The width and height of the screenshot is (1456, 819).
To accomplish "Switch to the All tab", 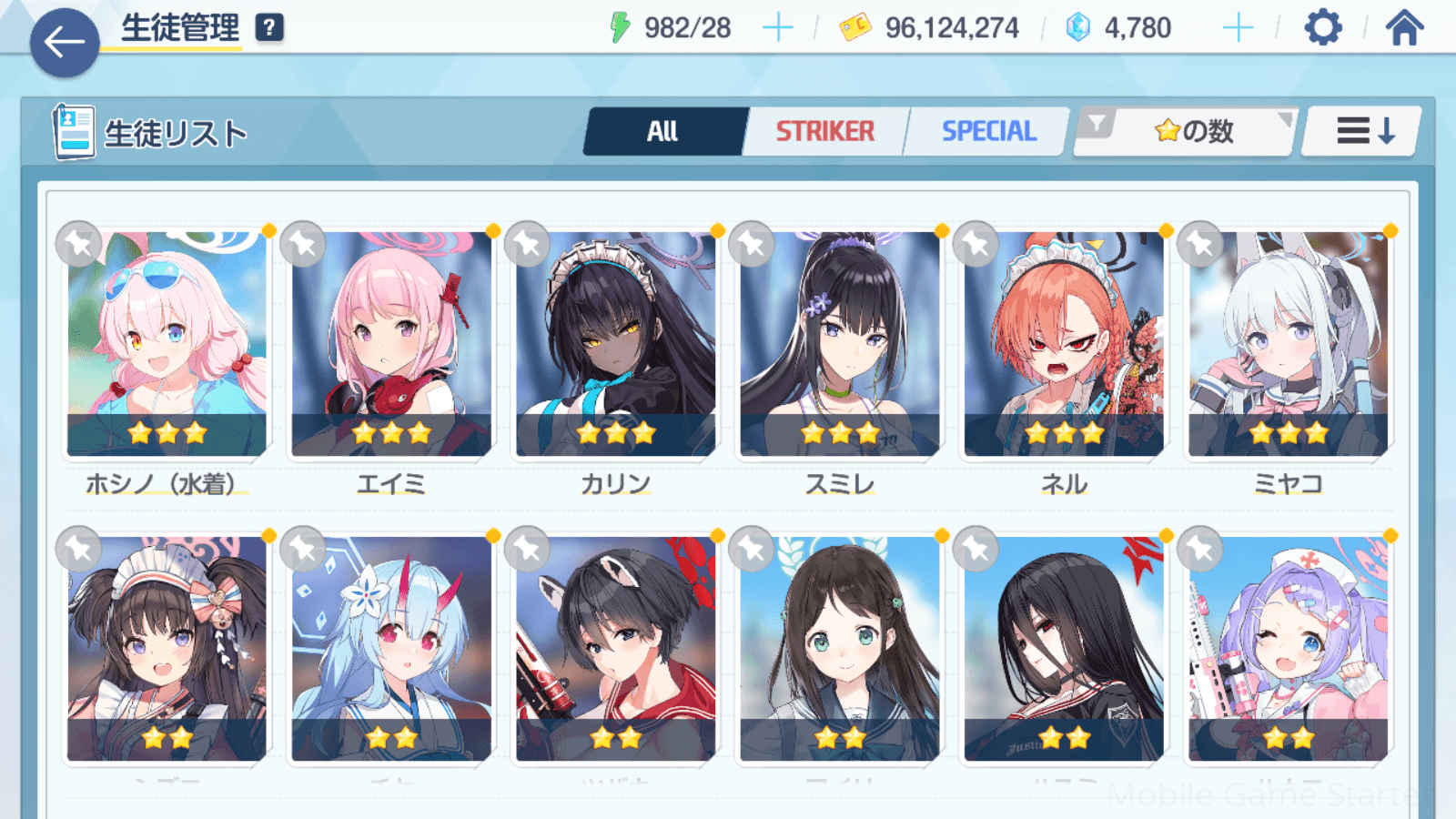I will [x=663, y=132].
